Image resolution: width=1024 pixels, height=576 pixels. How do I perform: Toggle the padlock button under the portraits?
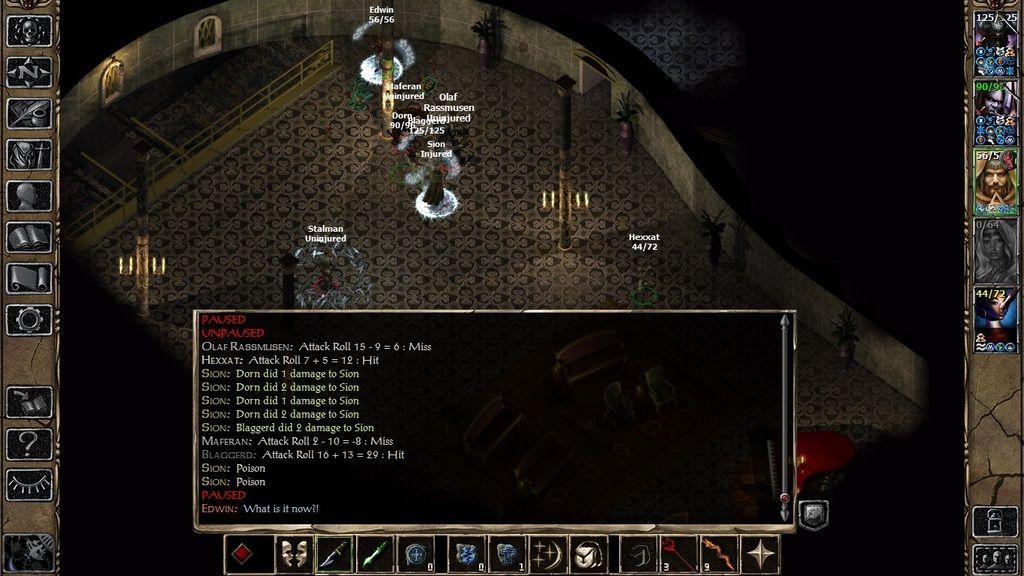point(995,520)
